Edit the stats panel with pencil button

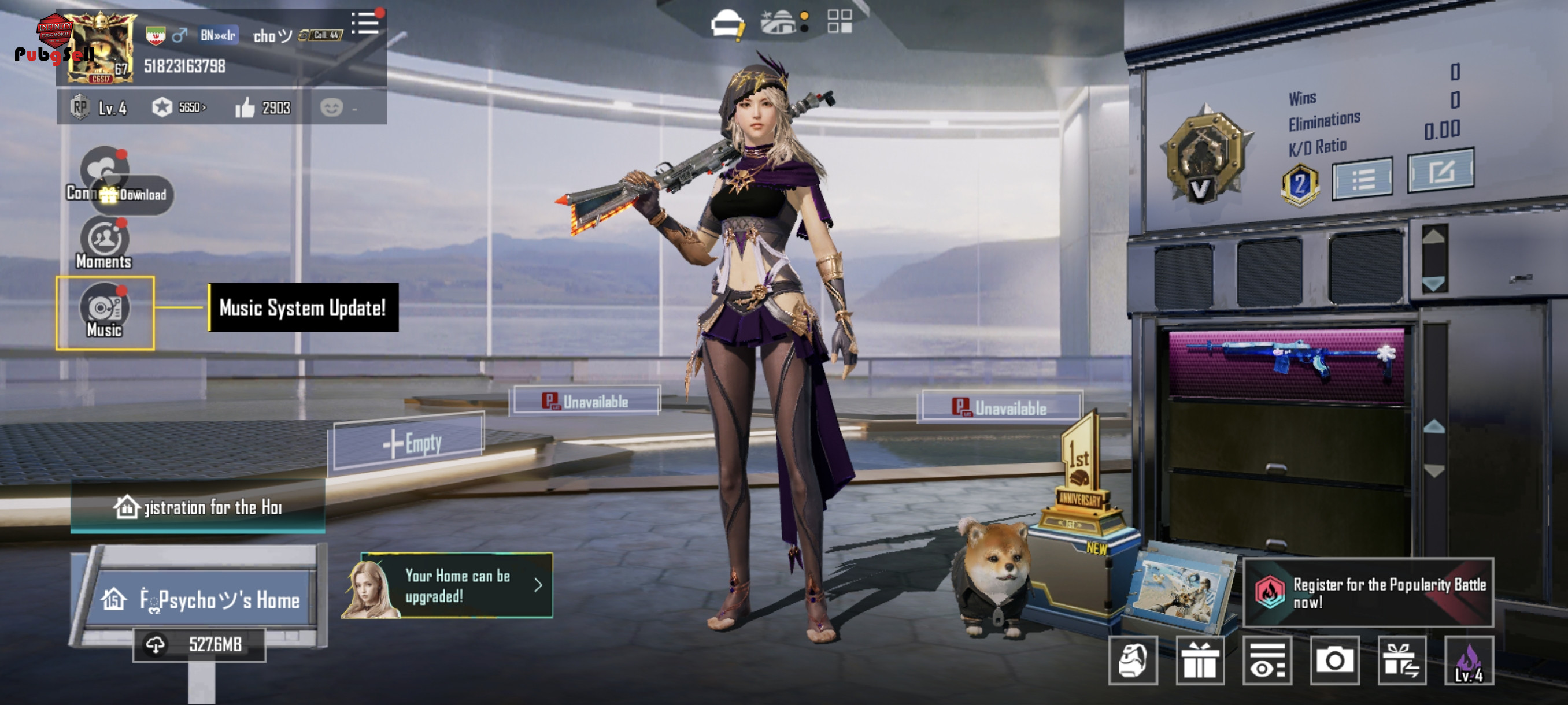[x=1440, y=172]
